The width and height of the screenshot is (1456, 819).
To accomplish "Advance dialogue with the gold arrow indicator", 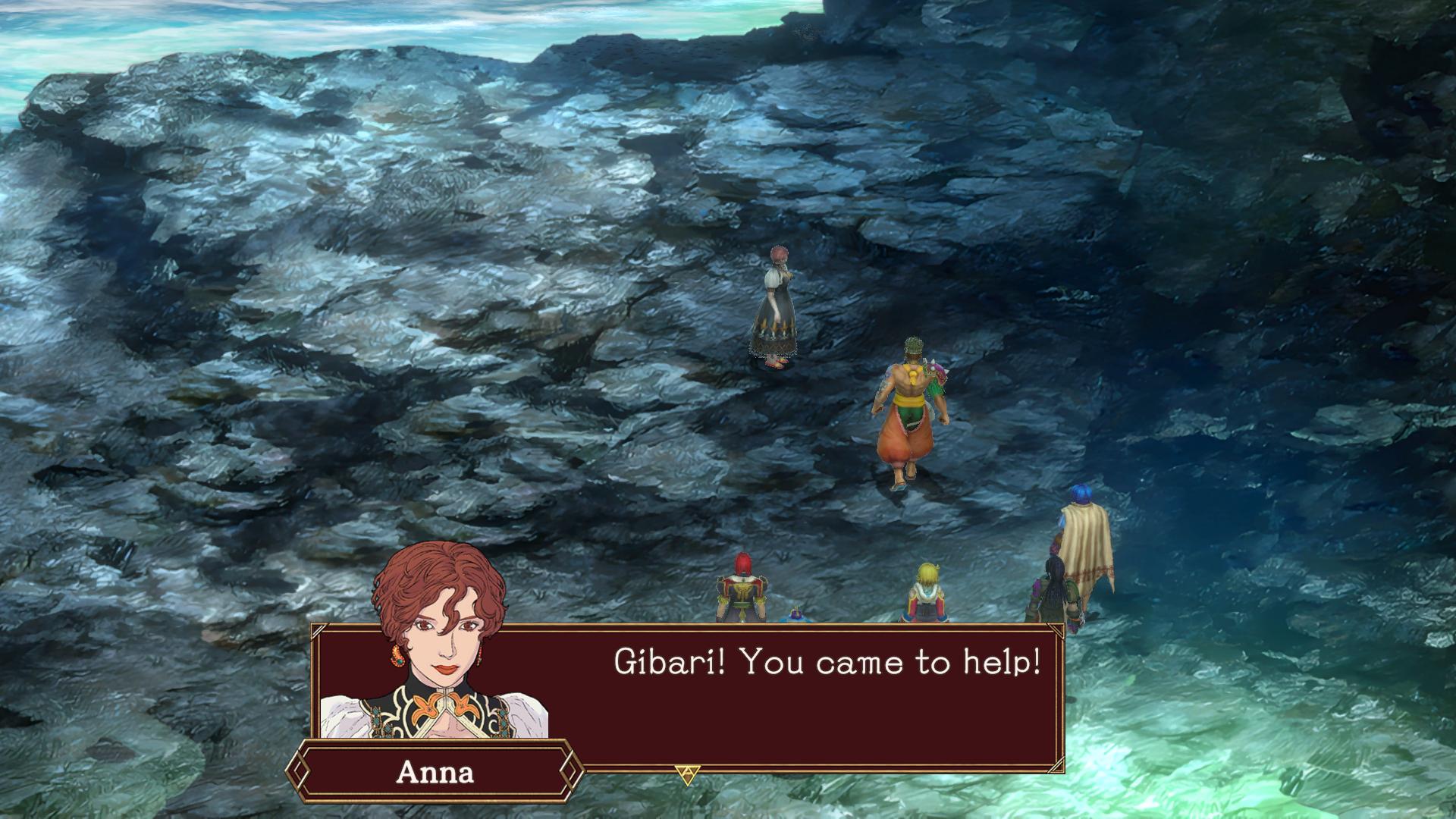I will 687,774.
